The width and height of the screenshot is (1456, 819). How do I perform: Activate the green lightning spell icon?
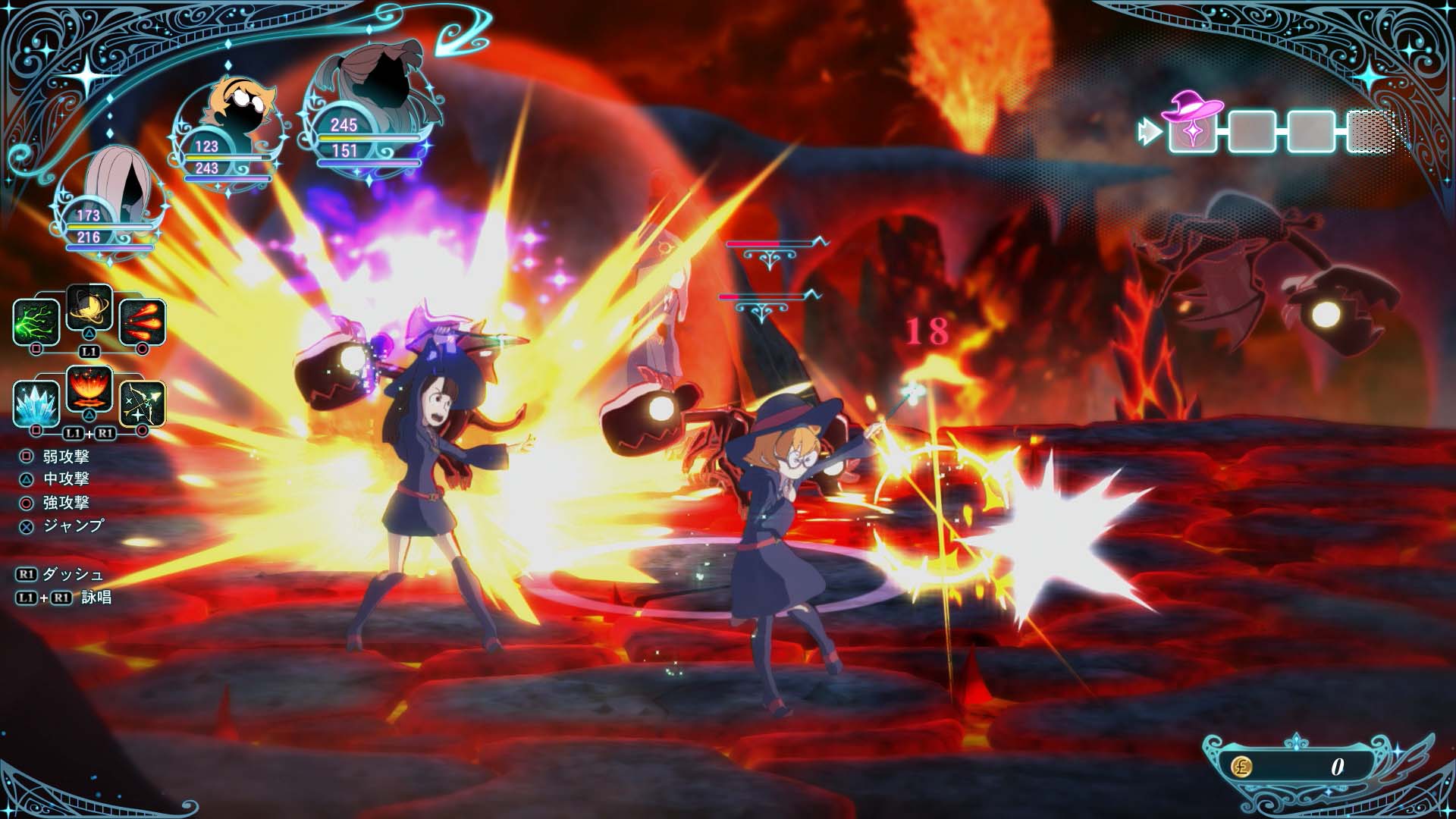coord(36,321)
